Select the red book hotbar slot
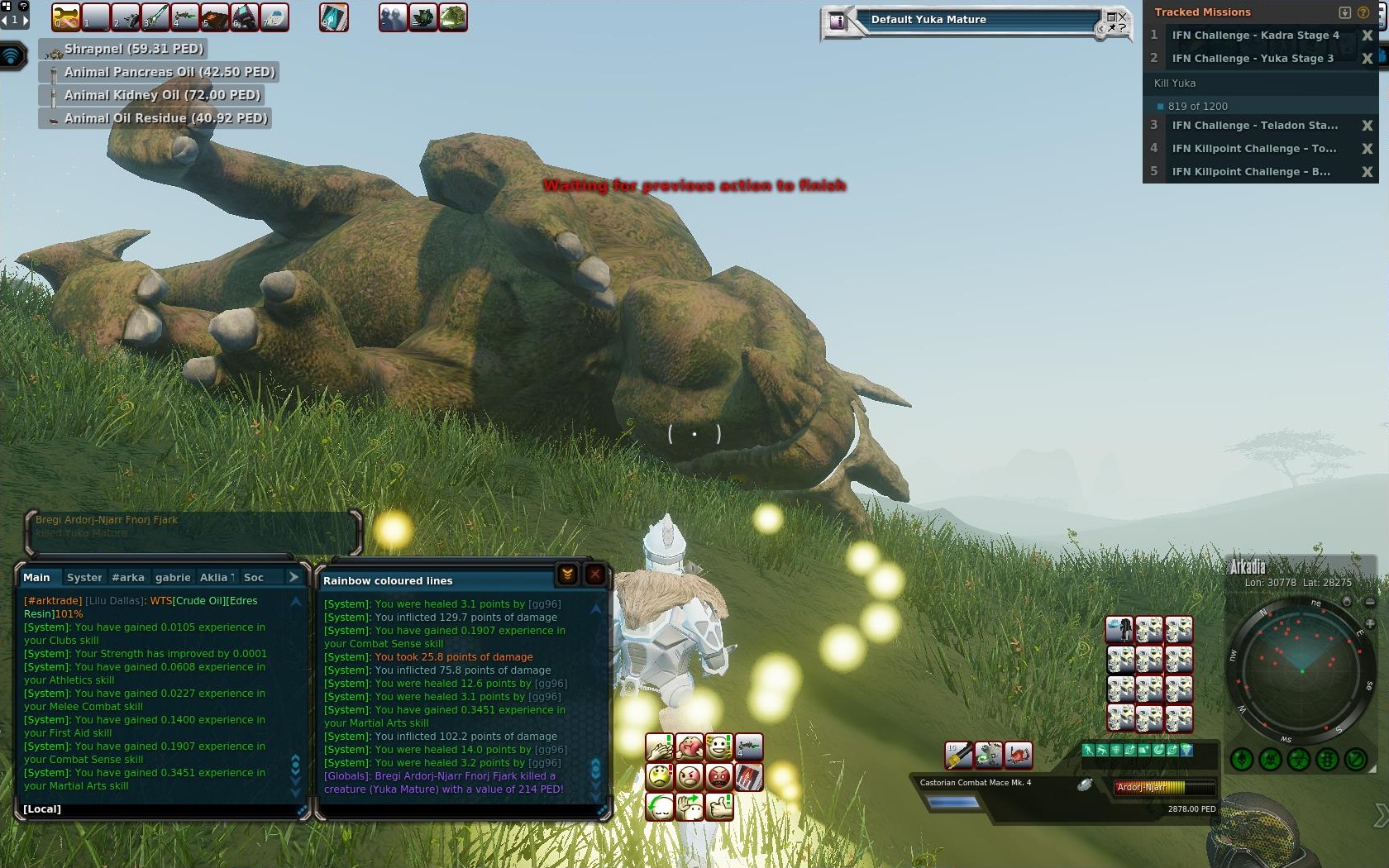Screen dimensions: 1389x868 coord(214,17)
